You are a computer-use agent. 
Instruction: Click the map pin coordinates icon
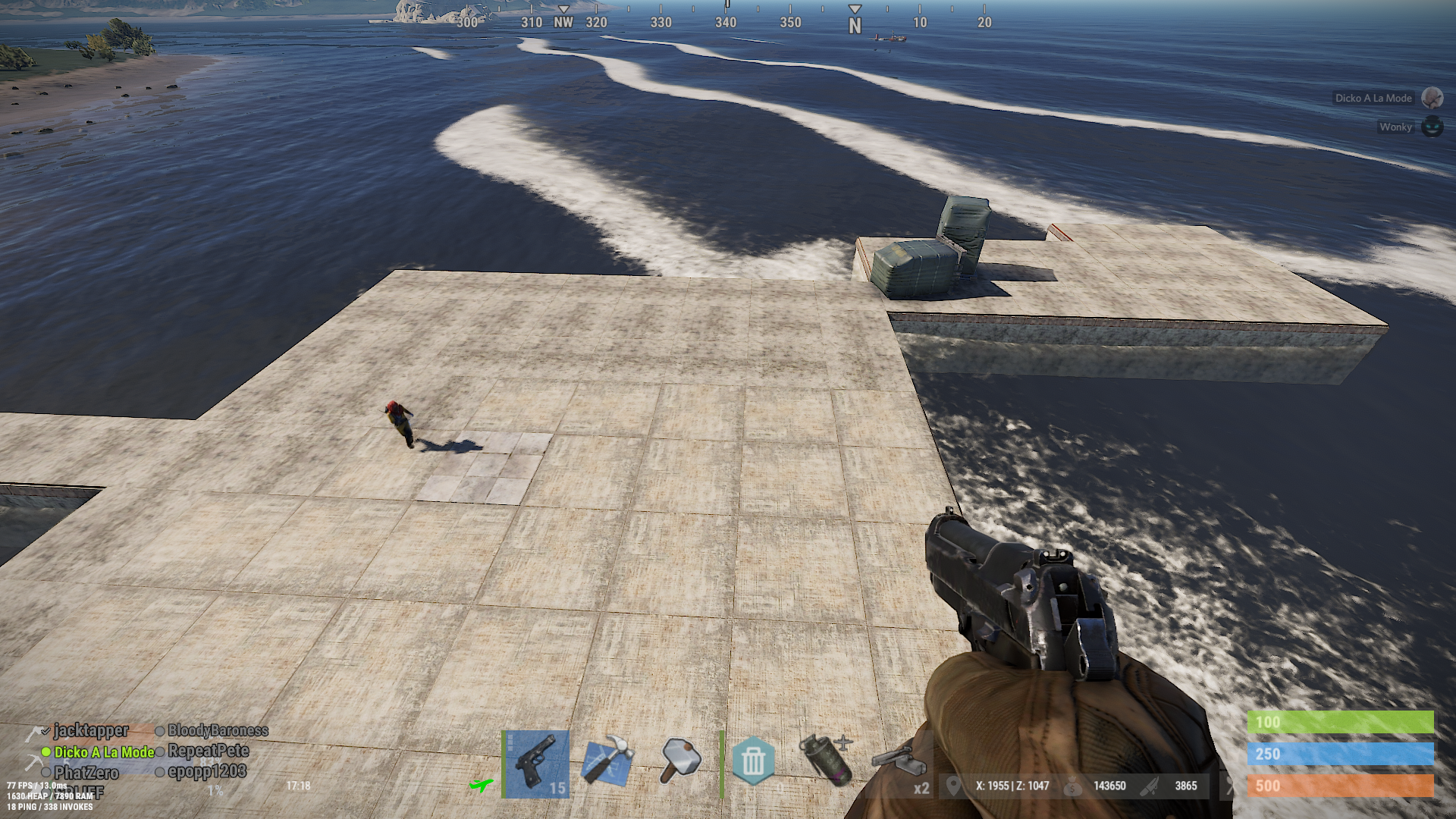[x=953, y=786]
